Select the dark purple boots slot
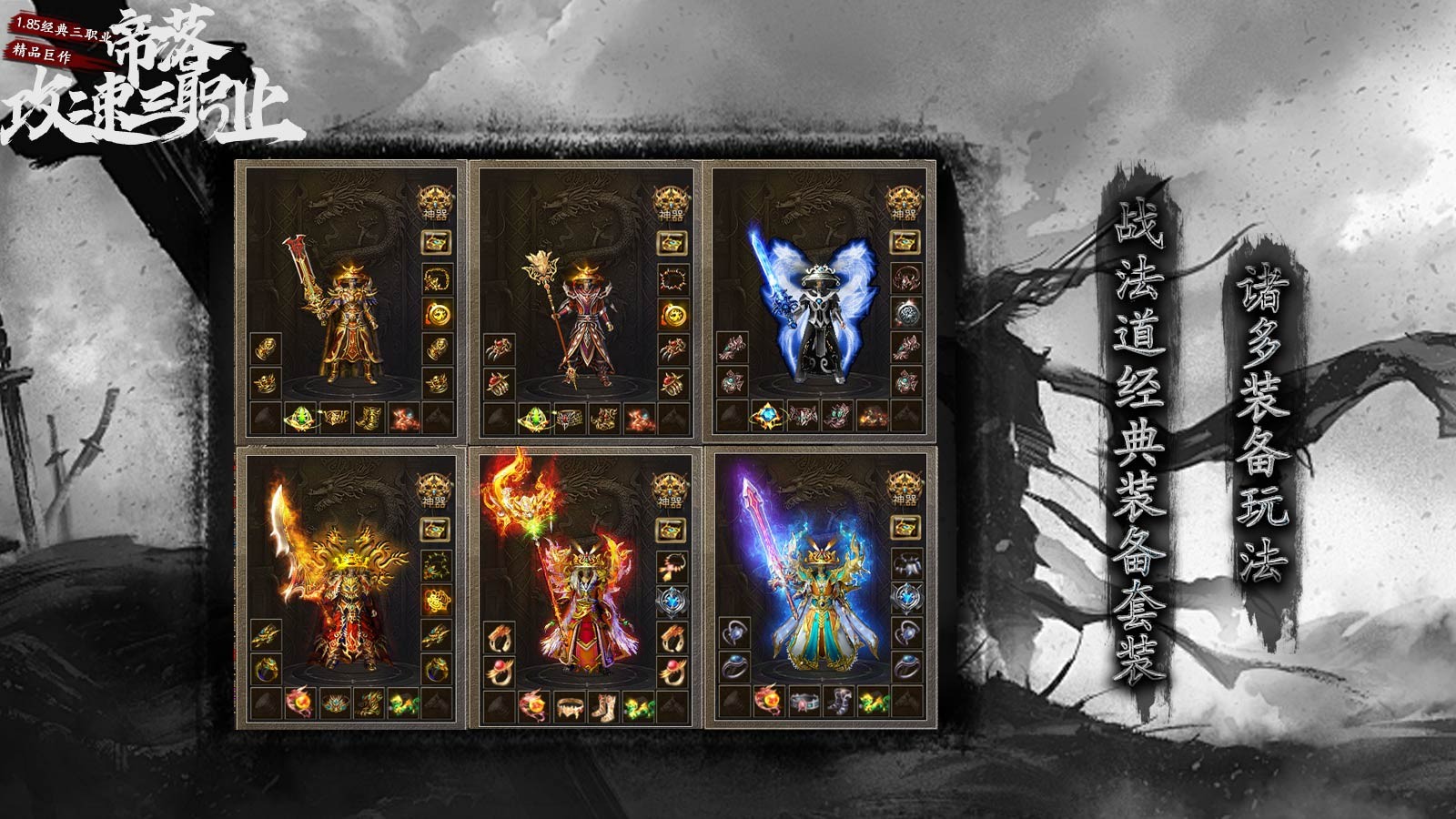This screenshot has width=1456, height=819. pyautogui.click(x=837, y=703)
